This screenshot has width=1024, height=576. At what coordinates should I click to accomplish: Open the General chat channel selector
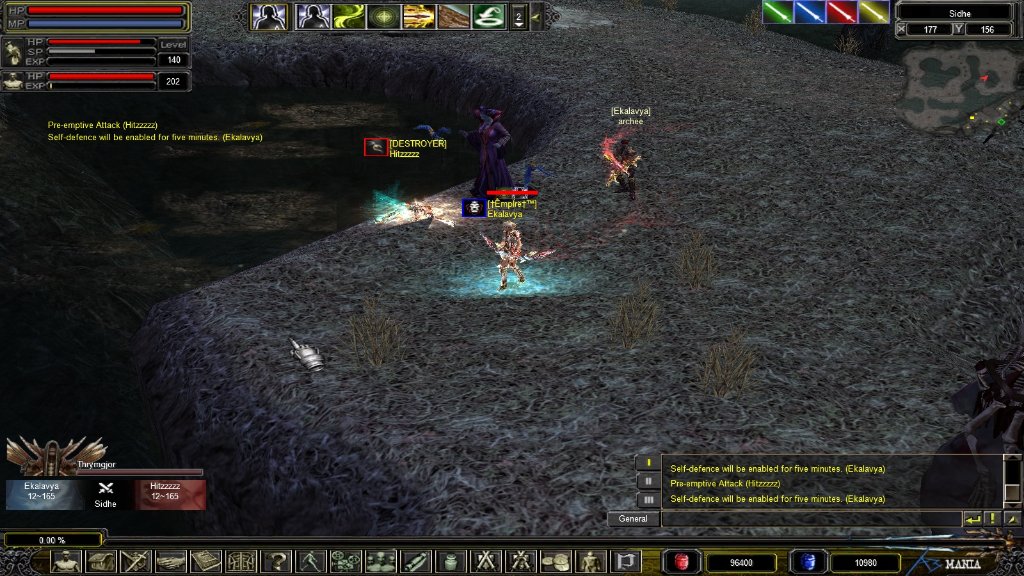pos(633,519)
